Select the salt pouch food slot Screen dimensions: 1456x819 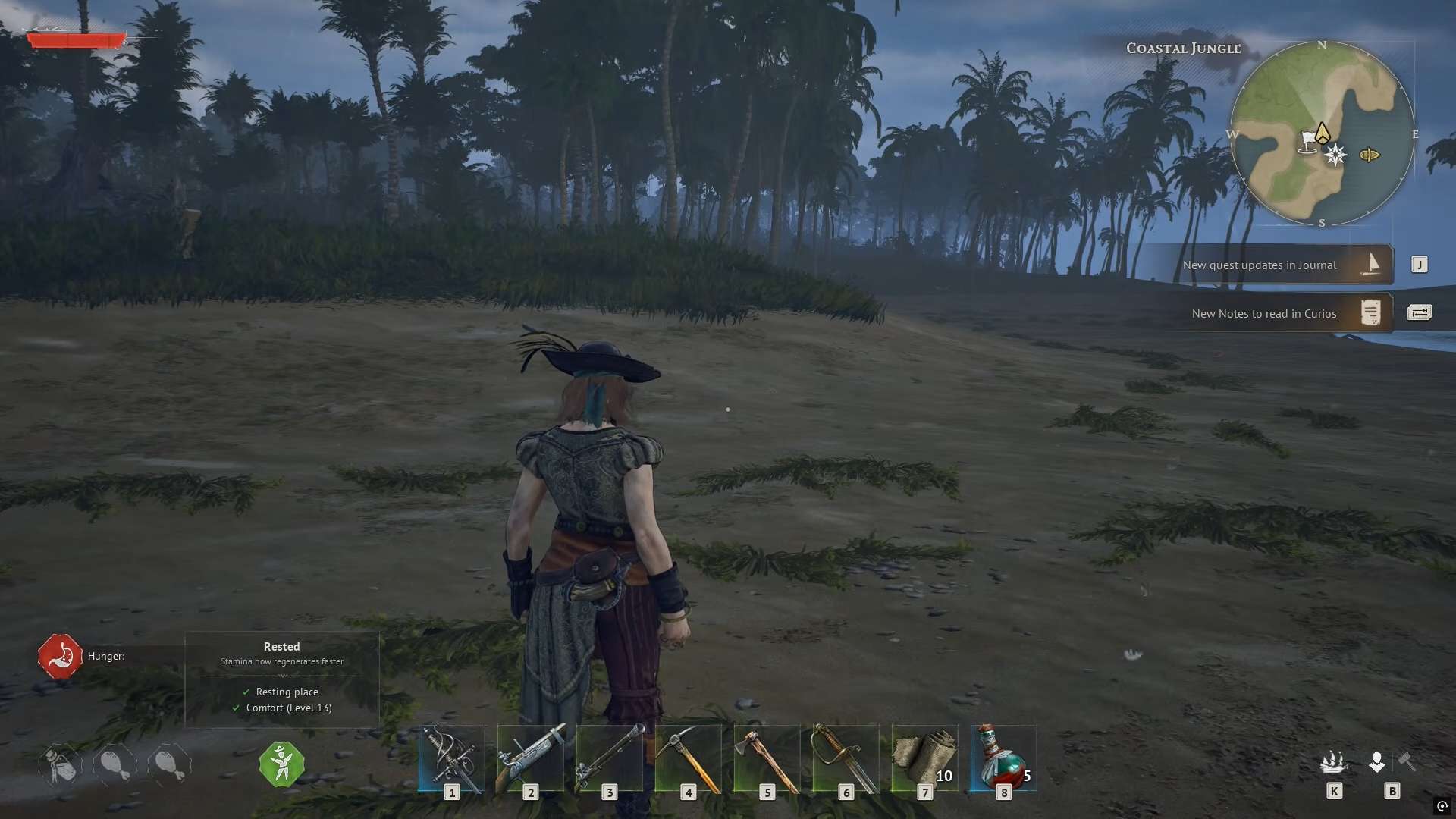[61, 765]
